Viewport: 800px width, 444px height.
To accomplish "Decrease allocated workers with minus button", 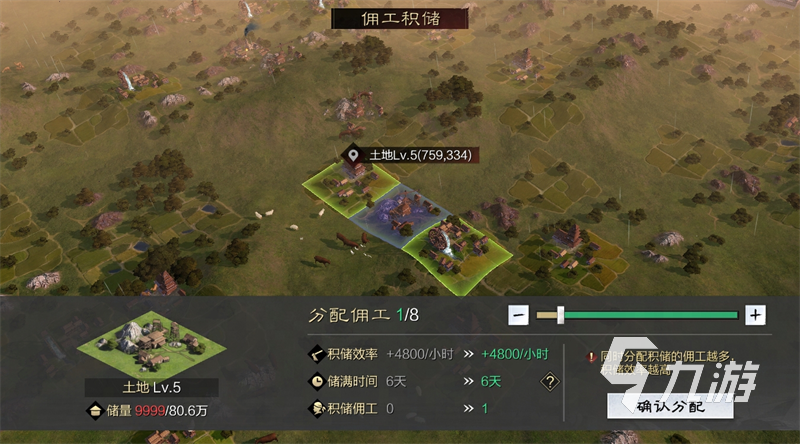I will point(518,315).
